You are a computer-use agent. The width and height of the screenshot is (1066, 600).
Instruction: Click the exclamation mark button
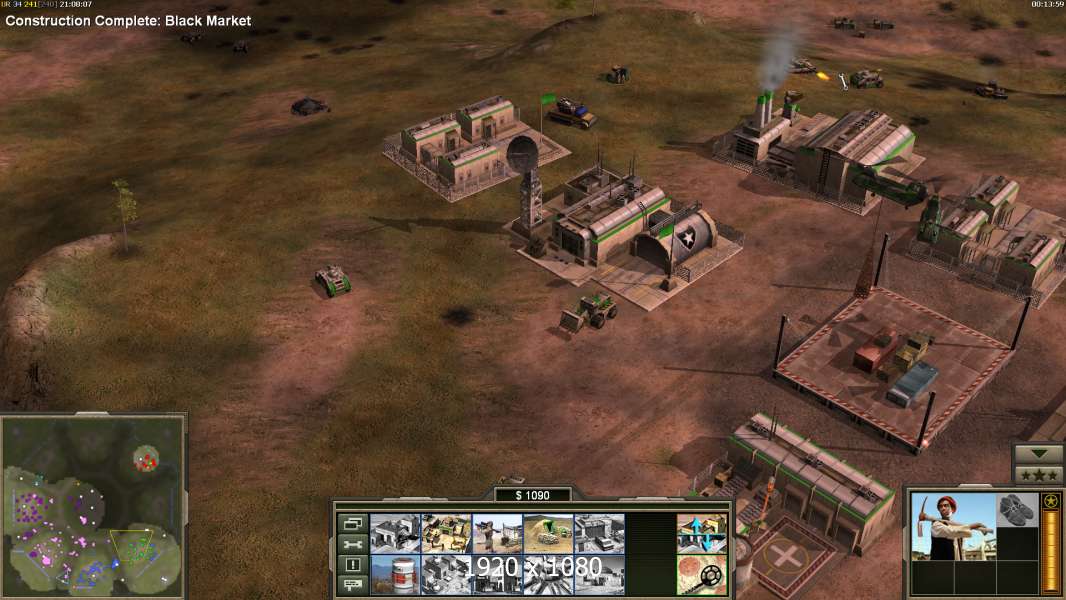[351, 565]
